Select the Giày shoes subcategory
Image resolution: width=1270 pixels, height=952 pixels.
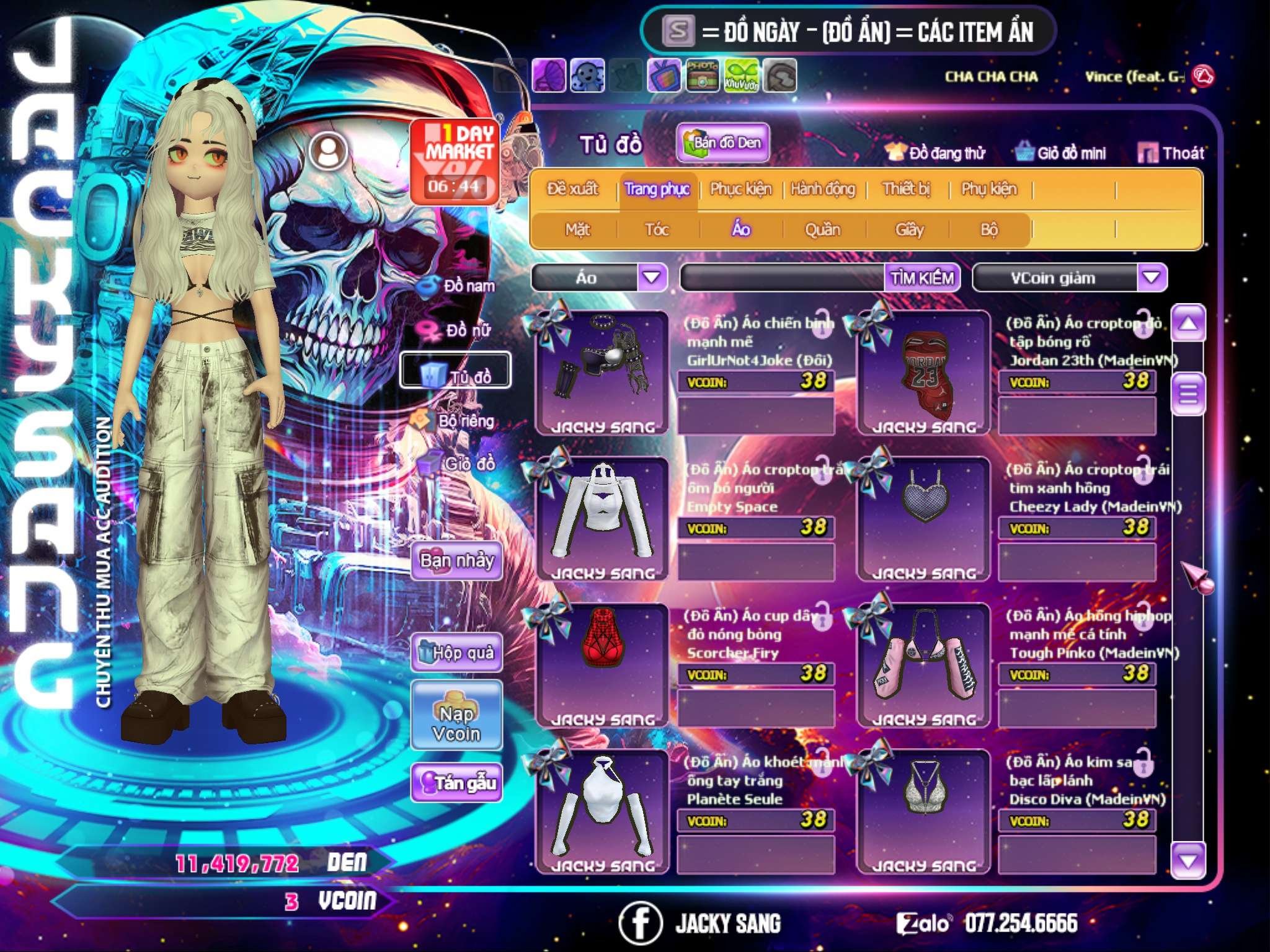tap(909, 230)
